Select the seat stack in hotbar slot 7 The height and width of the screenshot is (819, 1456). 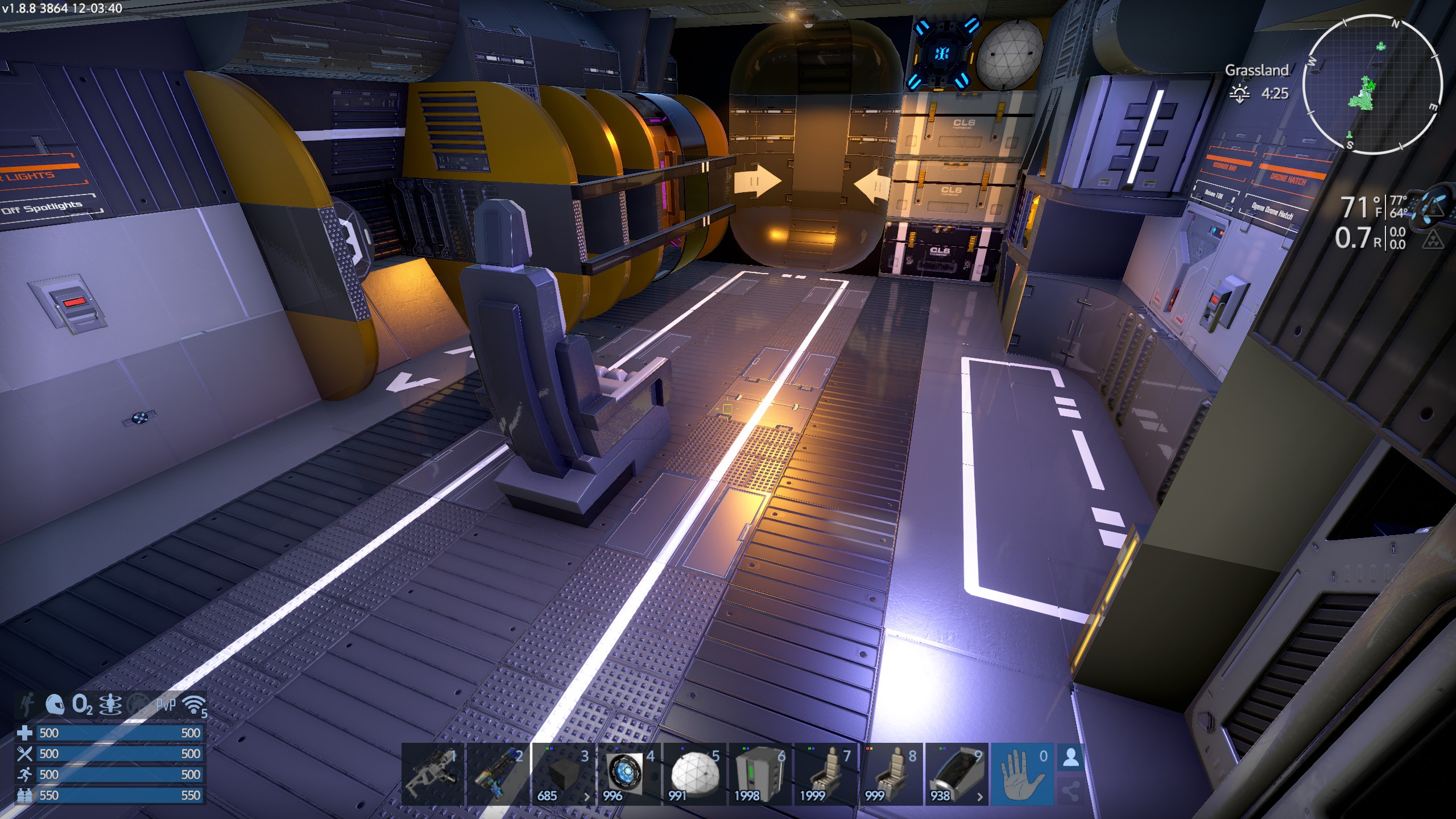tap(826, 773)
